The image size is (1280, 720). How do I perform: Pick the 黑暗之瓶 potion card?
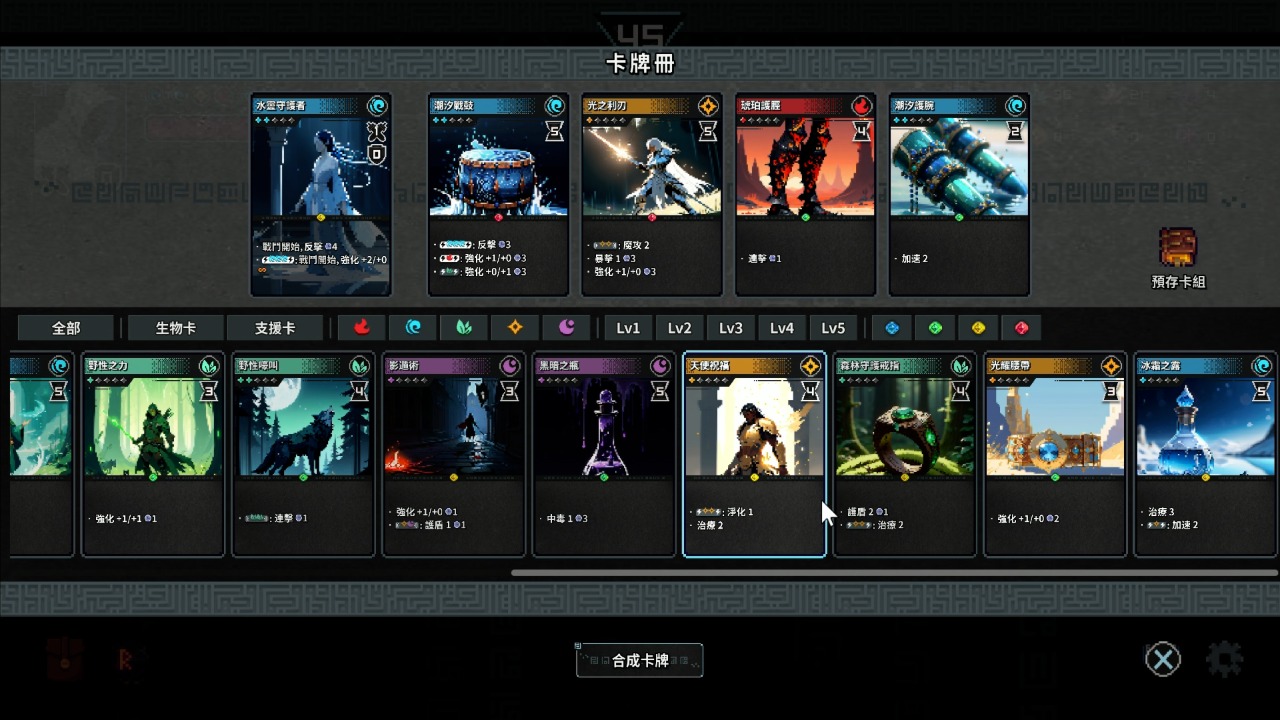tap(604, 454)
